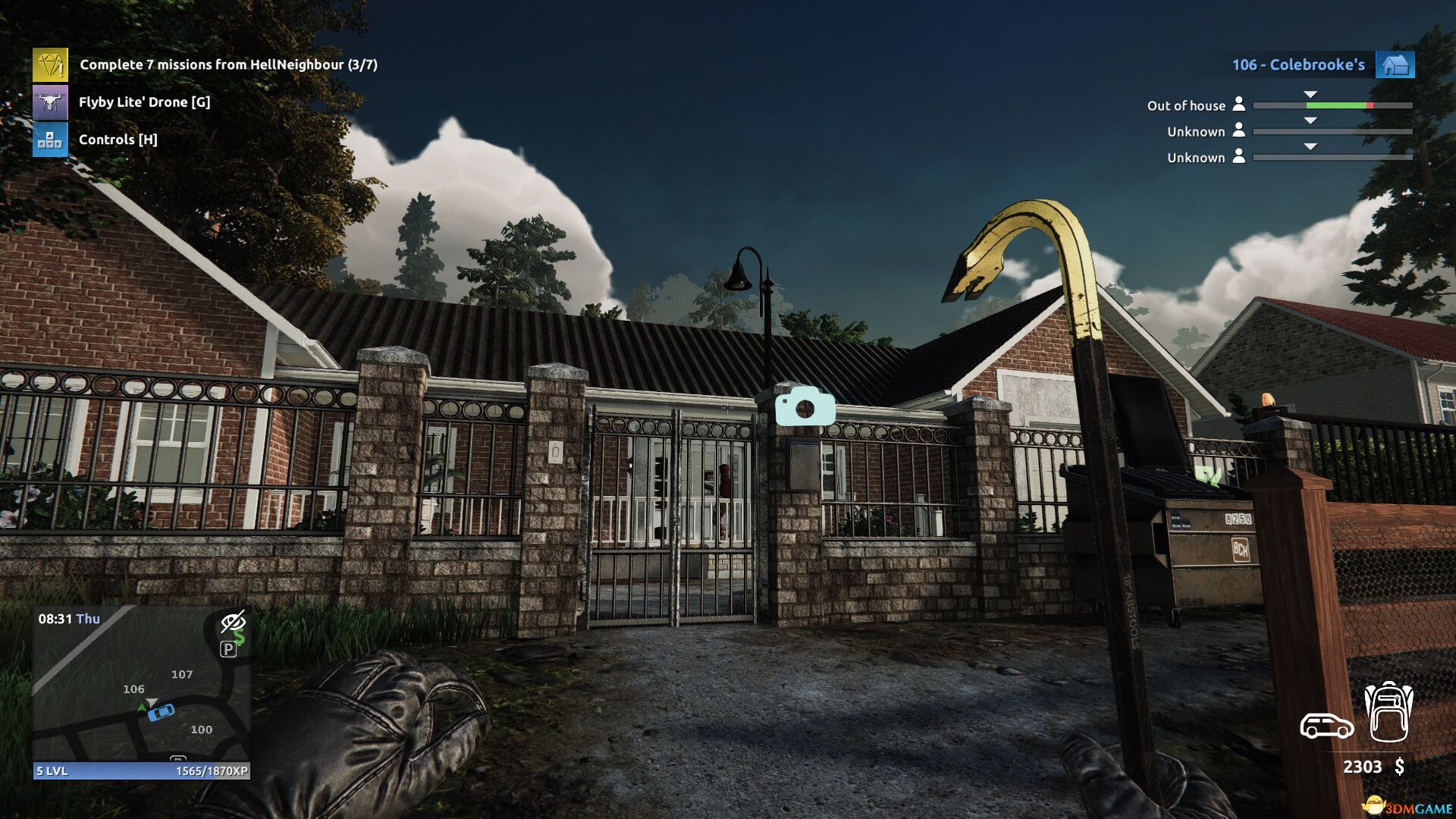This screenshot has width=1456, height=819.
Task: Click the green dollar icon on the minimap
Action: coord(241,636)
